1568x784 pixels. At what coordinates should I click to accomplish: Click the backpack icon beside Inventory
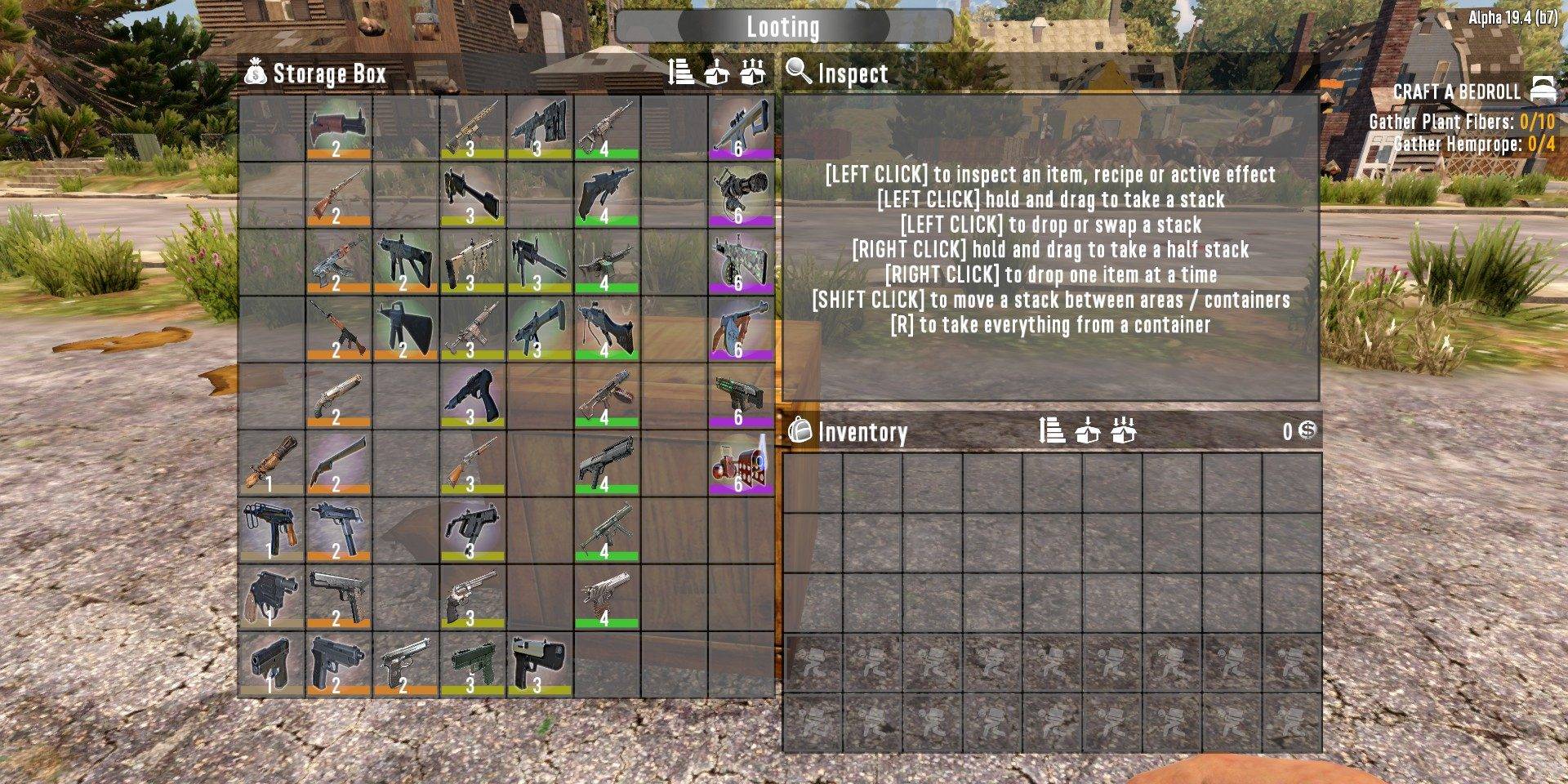coord(798,433)
